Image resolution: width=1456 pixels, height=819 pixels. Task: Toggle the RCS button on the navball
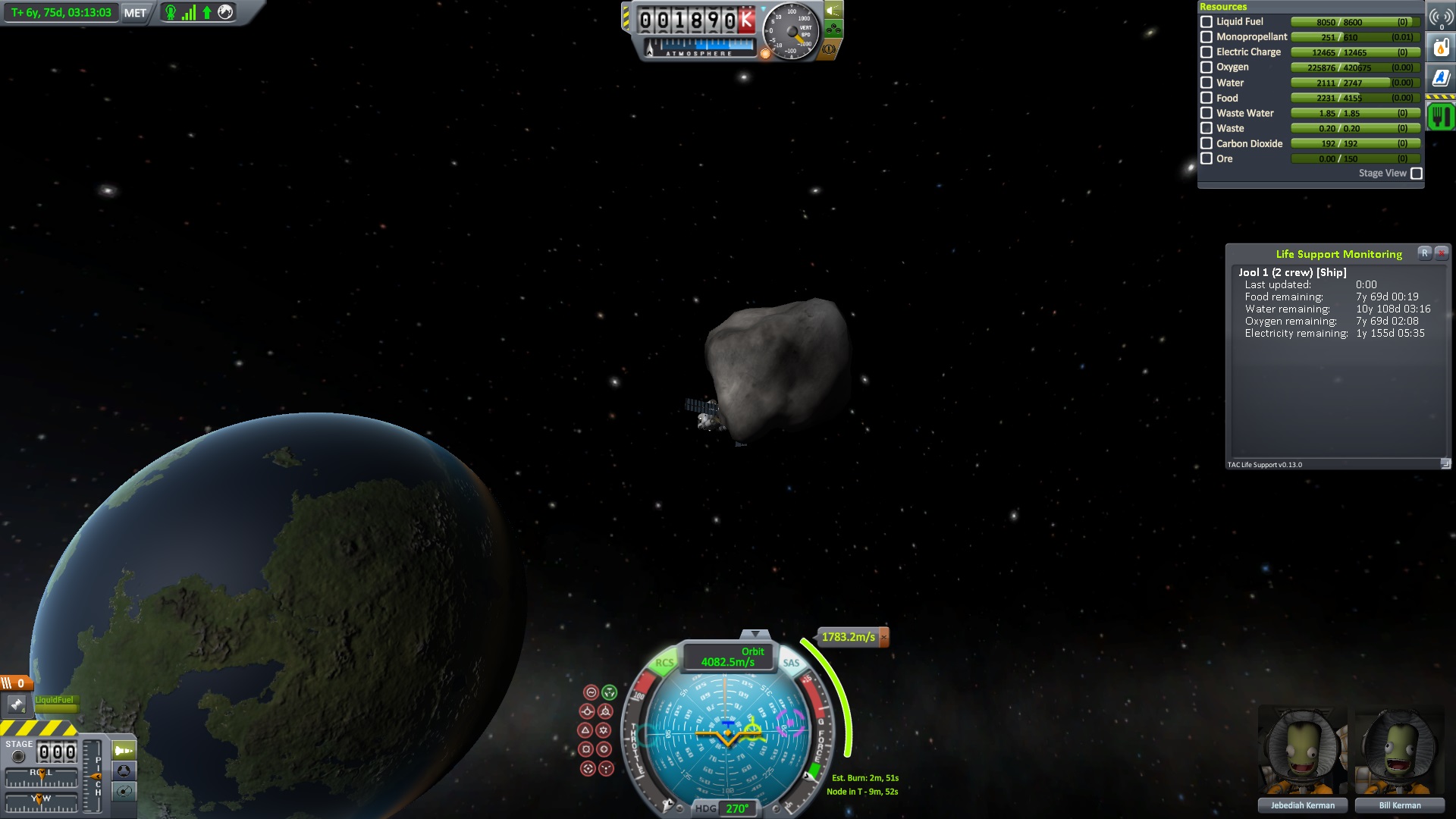664,663
